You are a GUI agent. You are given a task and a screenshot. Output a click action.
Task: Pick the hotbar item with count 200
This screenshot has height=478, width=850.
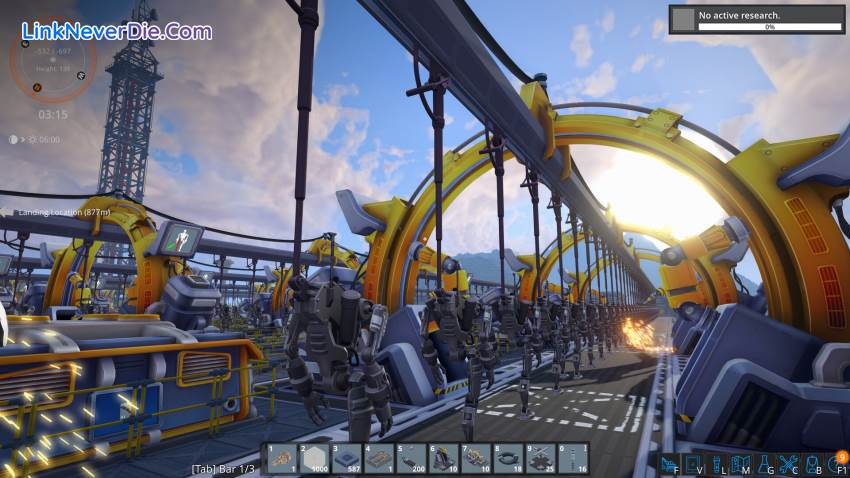tap(411, 458)
